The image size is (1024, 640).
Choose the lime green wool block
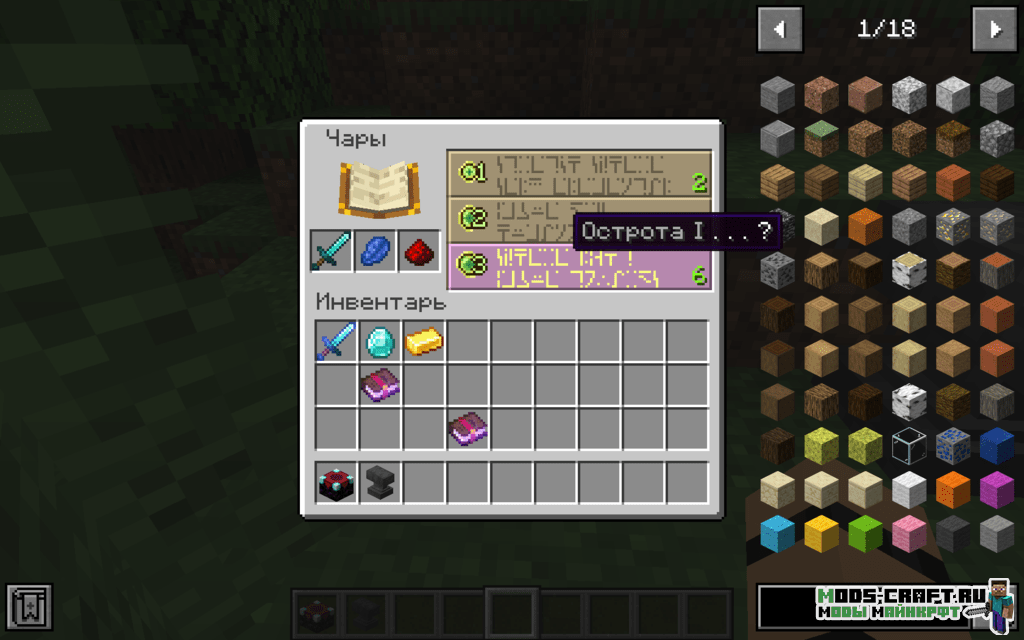[865, 533]
